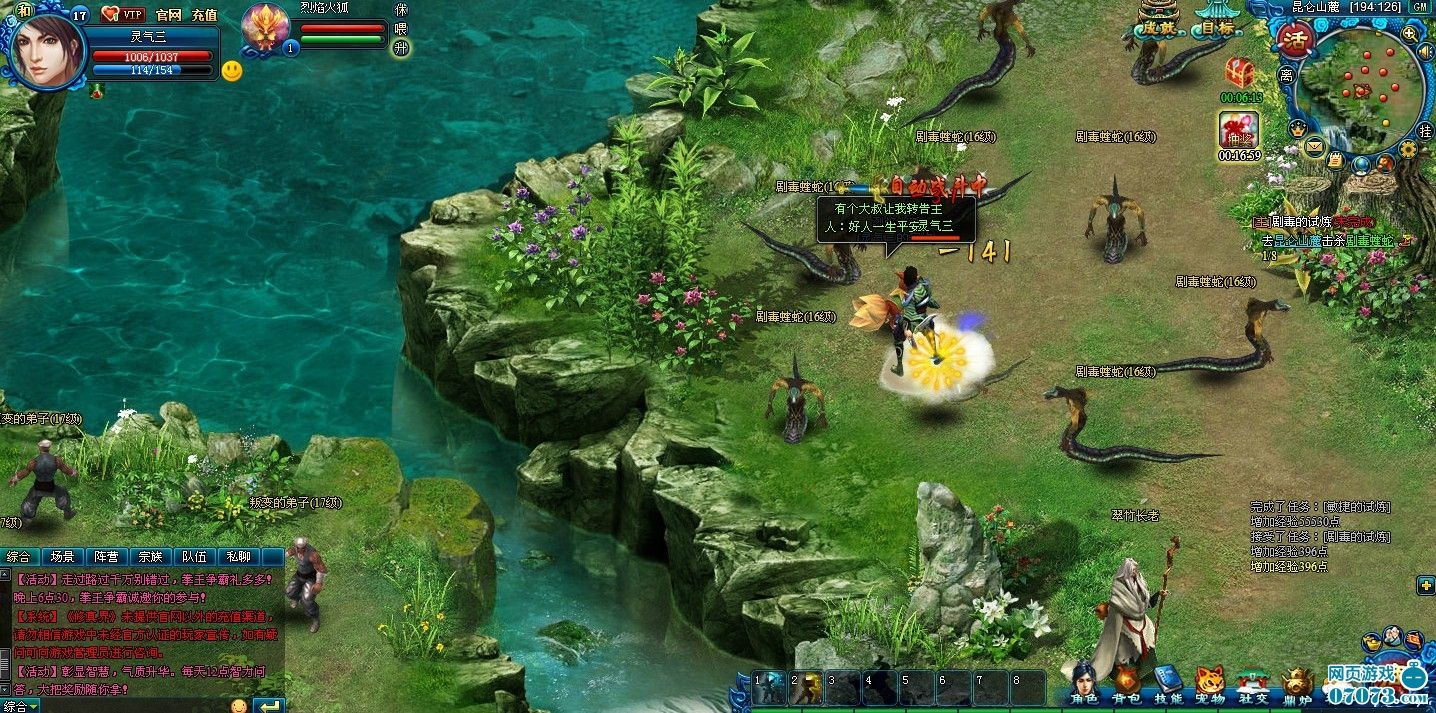
Task: Open the 目标 goals pavilion
Action: tap(1217, 20)
